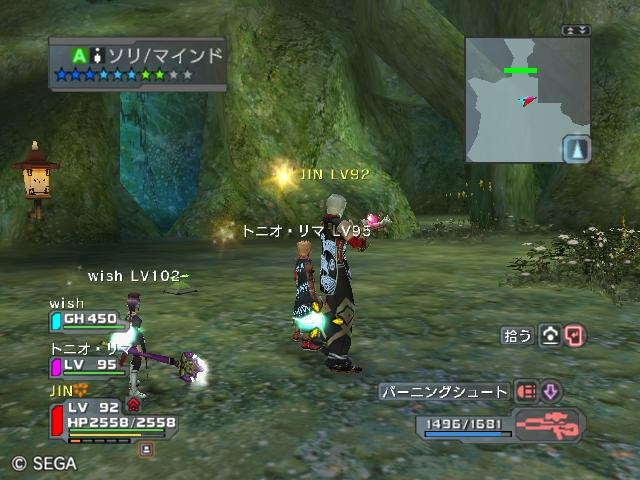Click the minimap zoom arrows above map
This screenshot has height=480, width=640.
(x=576, y=31)
